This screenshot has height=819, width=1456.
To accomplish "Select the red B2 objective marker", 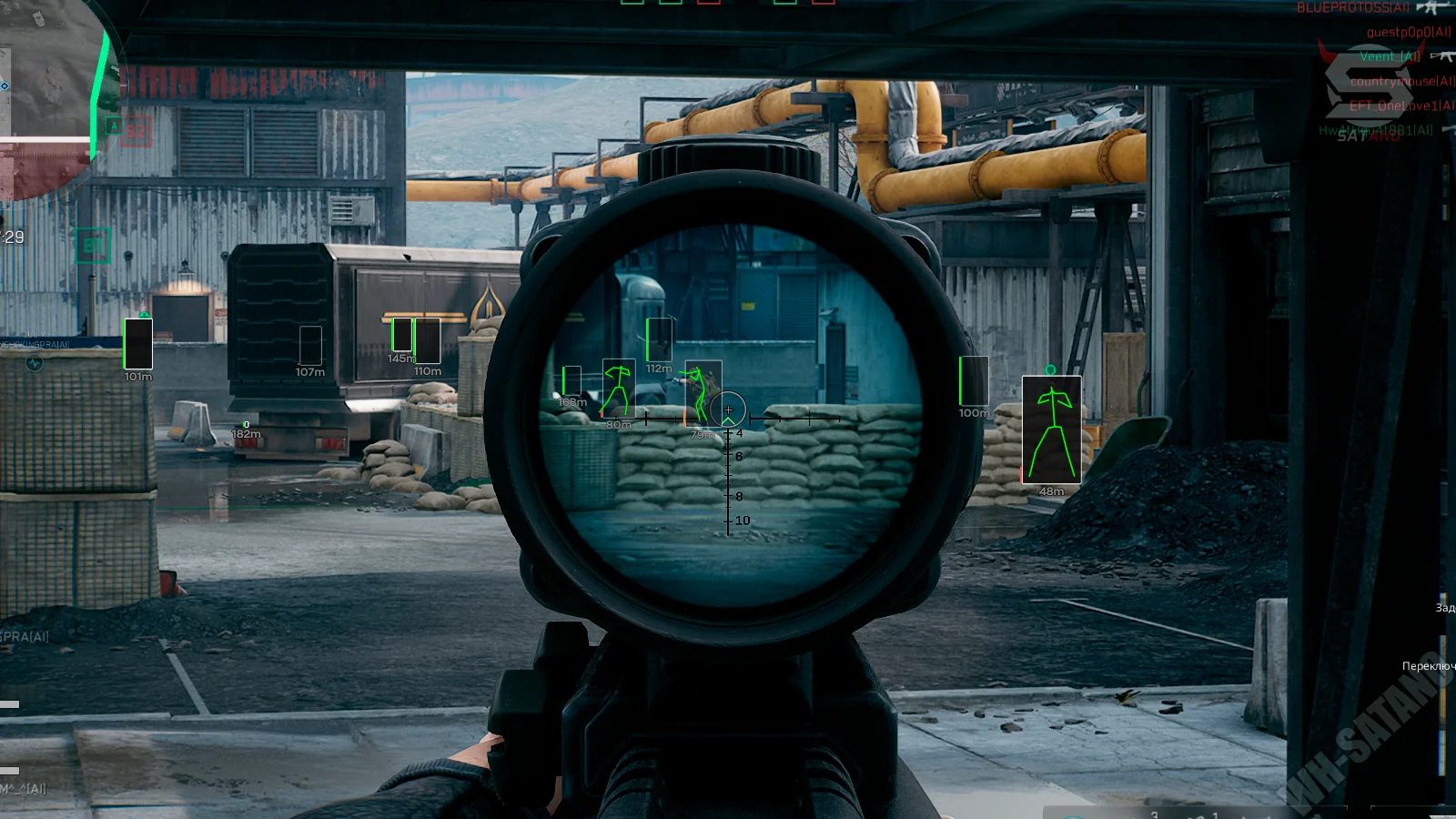I will point(136,131).
